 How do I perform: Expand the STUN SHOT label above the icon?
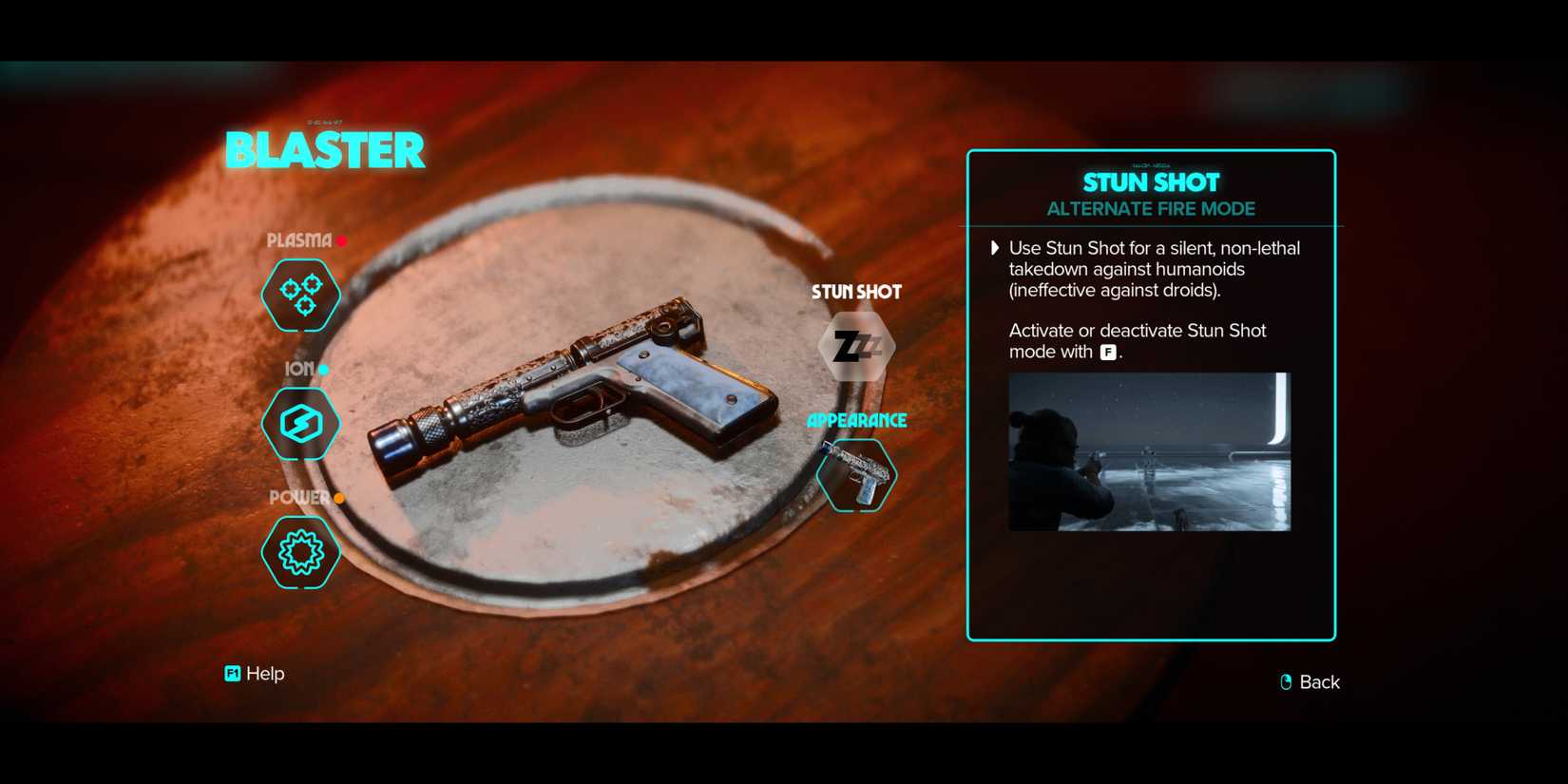[855, 292]
